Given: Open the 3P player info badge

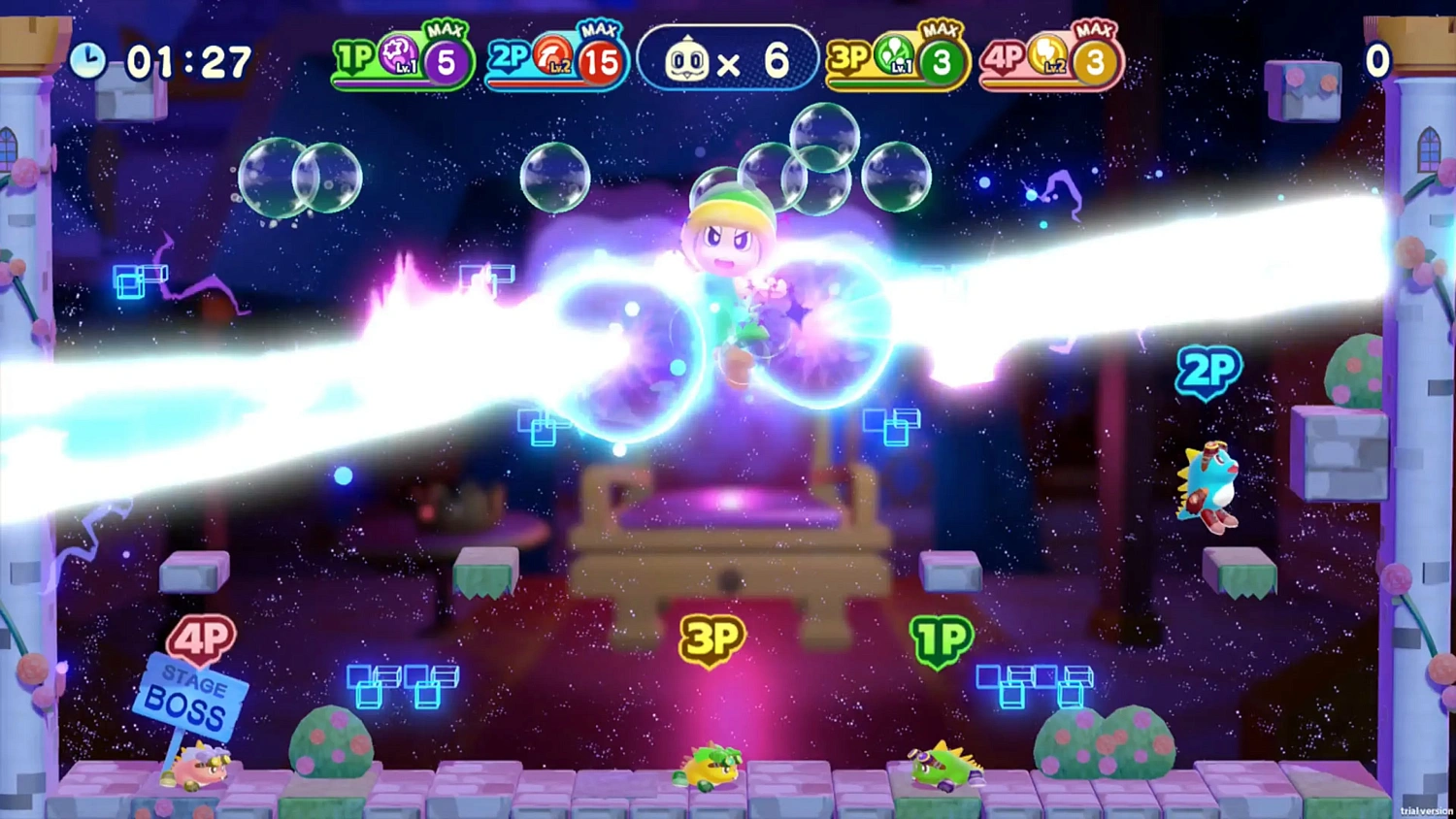Looking at the screenshot, I should tap(851, 56).
